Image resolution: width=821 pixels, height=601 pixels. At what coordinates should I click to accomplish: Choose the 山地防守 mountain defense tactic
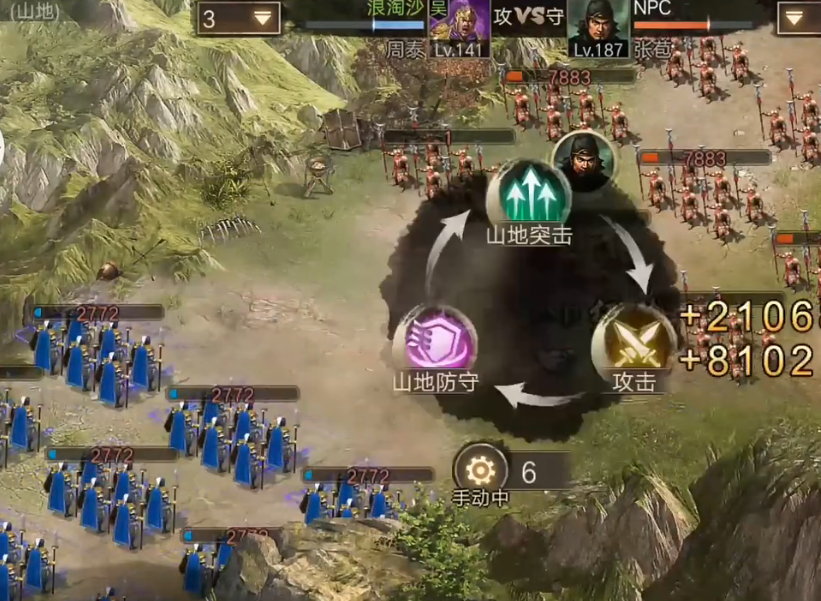tap(434, 338)
